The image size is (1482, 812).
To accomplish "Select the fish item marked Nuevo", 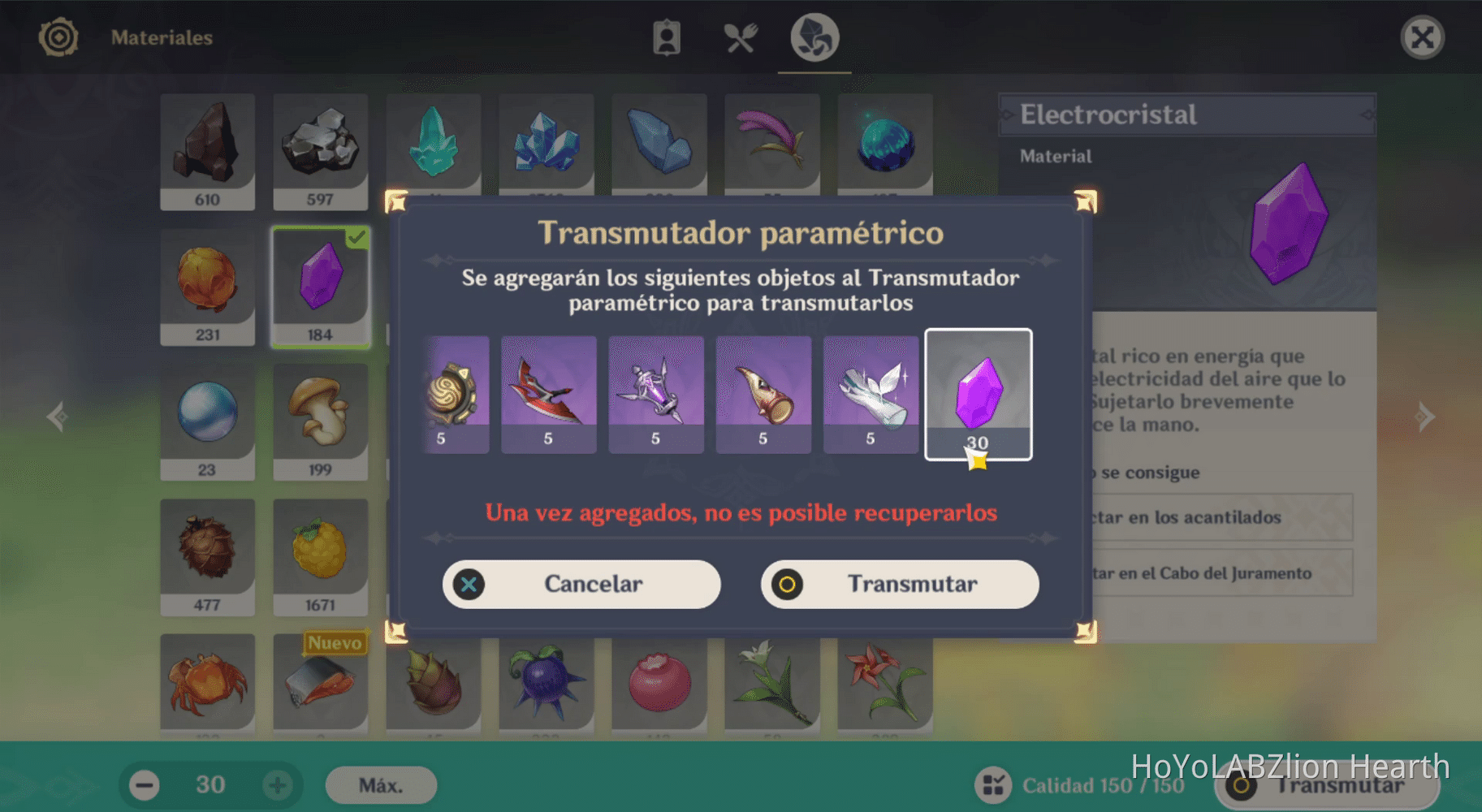I will [x=321, y=686].
